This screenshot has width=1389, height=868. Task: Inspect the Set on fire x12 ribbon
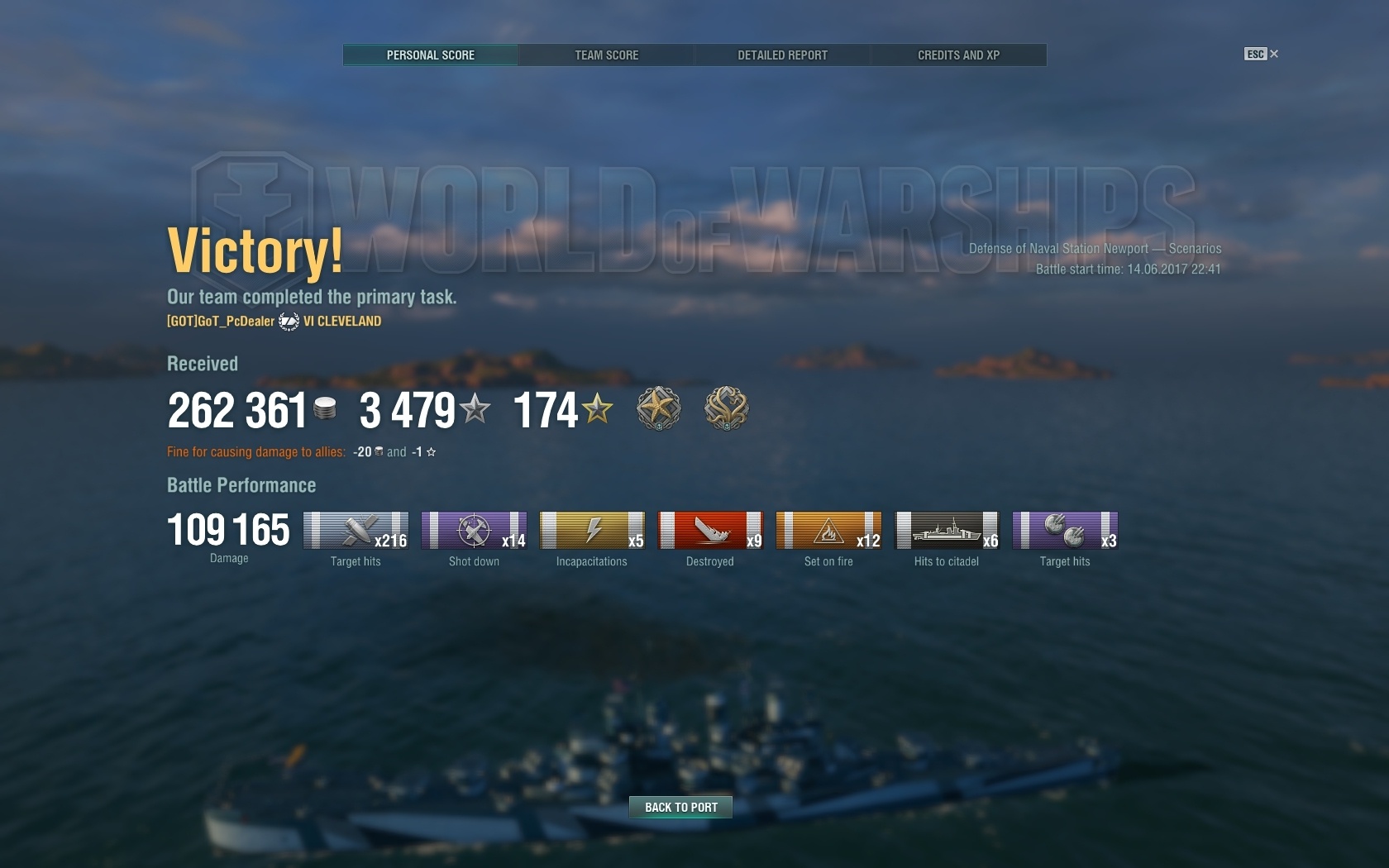pos(828,531)
